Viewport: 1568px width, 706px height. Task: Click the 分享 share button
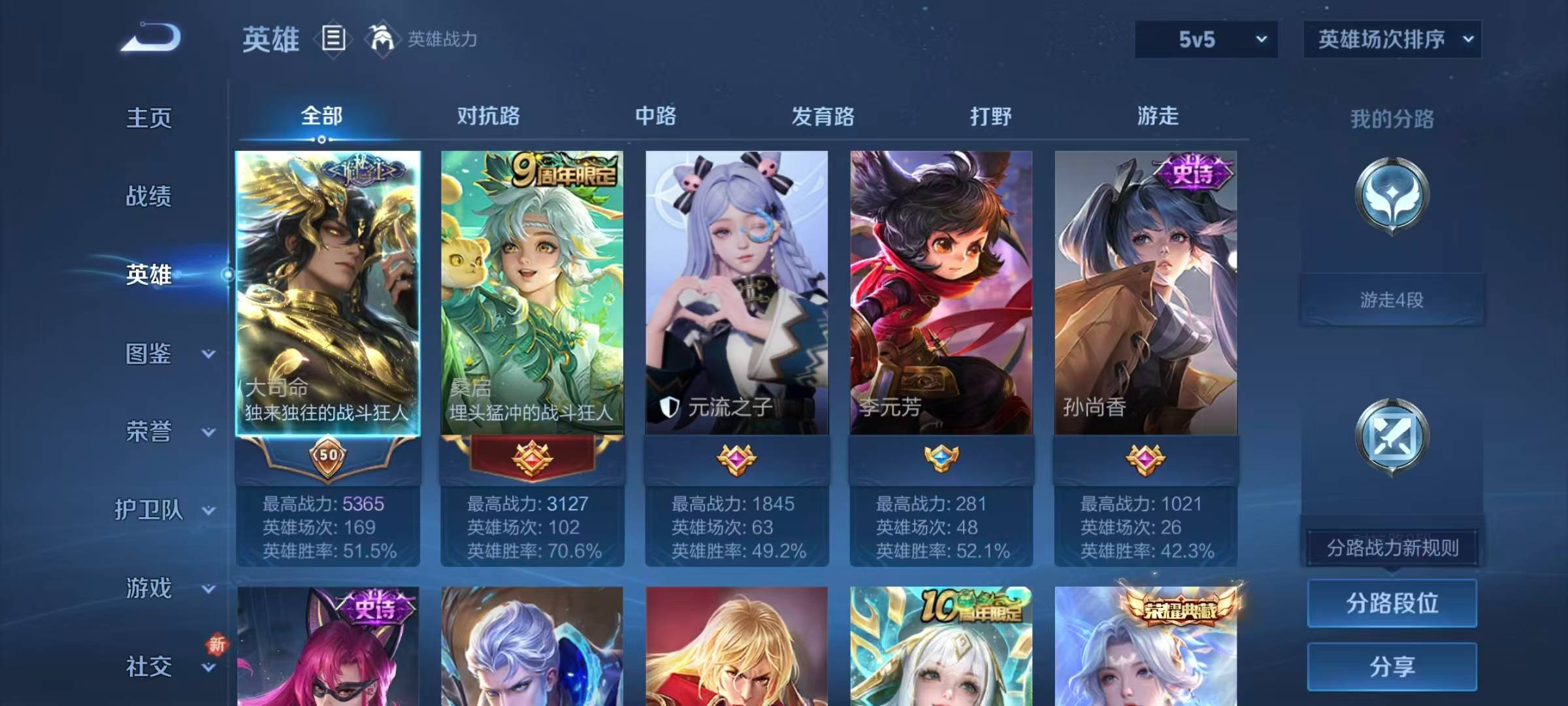click(x=1392, y=665)
